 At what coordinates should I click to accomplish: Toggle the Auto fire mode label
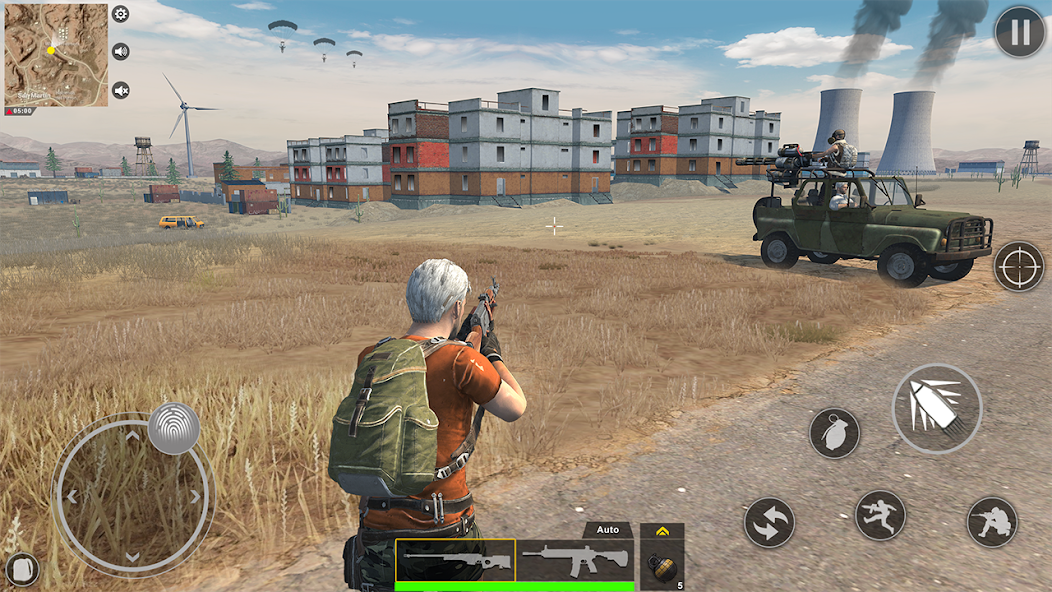point(608,530)
